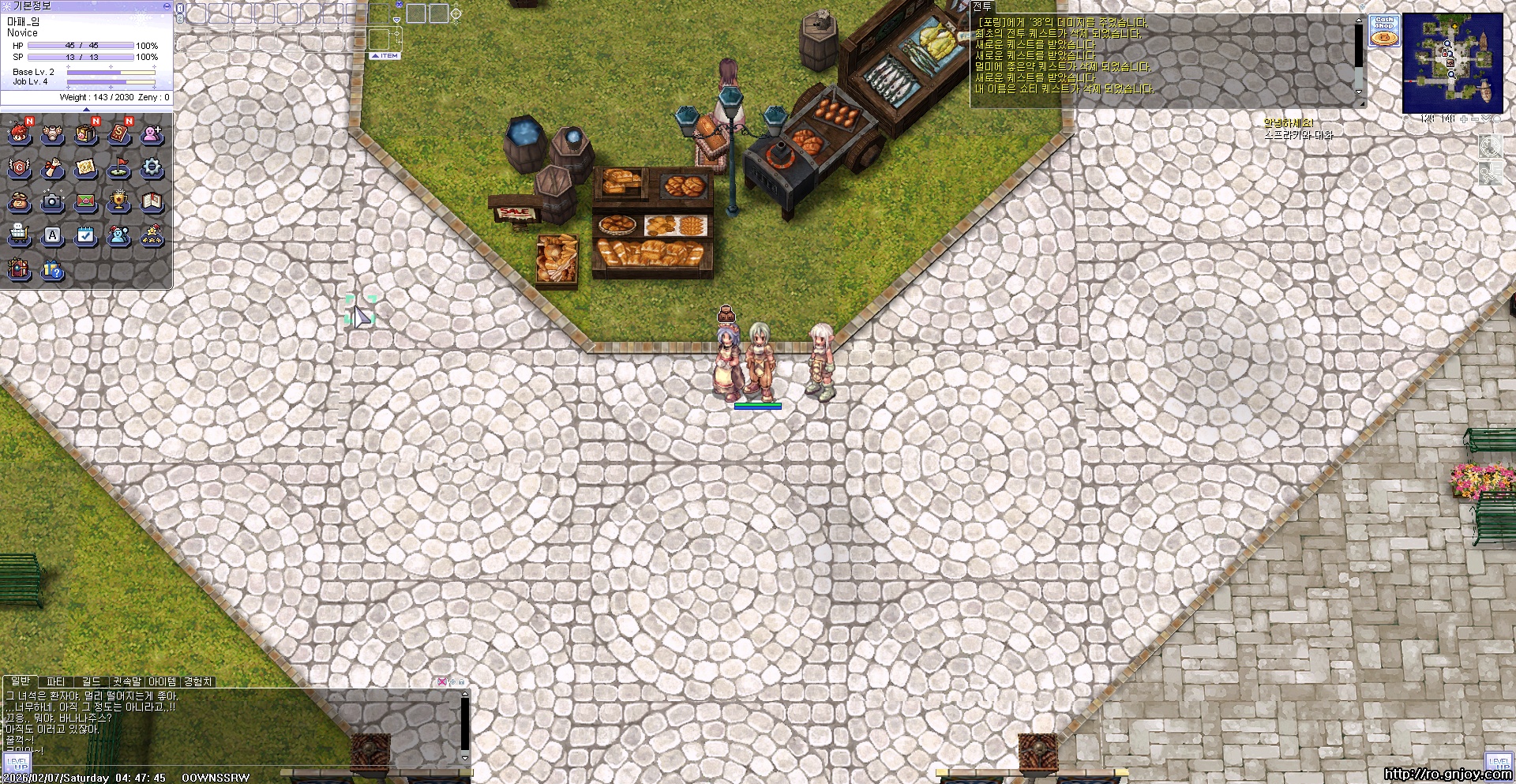Open the add-friend pink figure icon
This screenshot has width=1516, height=784.
pyautogui.click(x=152, y=134)
